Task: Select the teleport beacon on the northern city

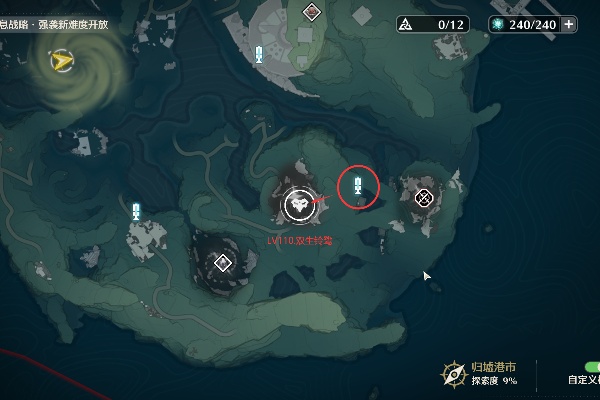Action: point(259,54)
